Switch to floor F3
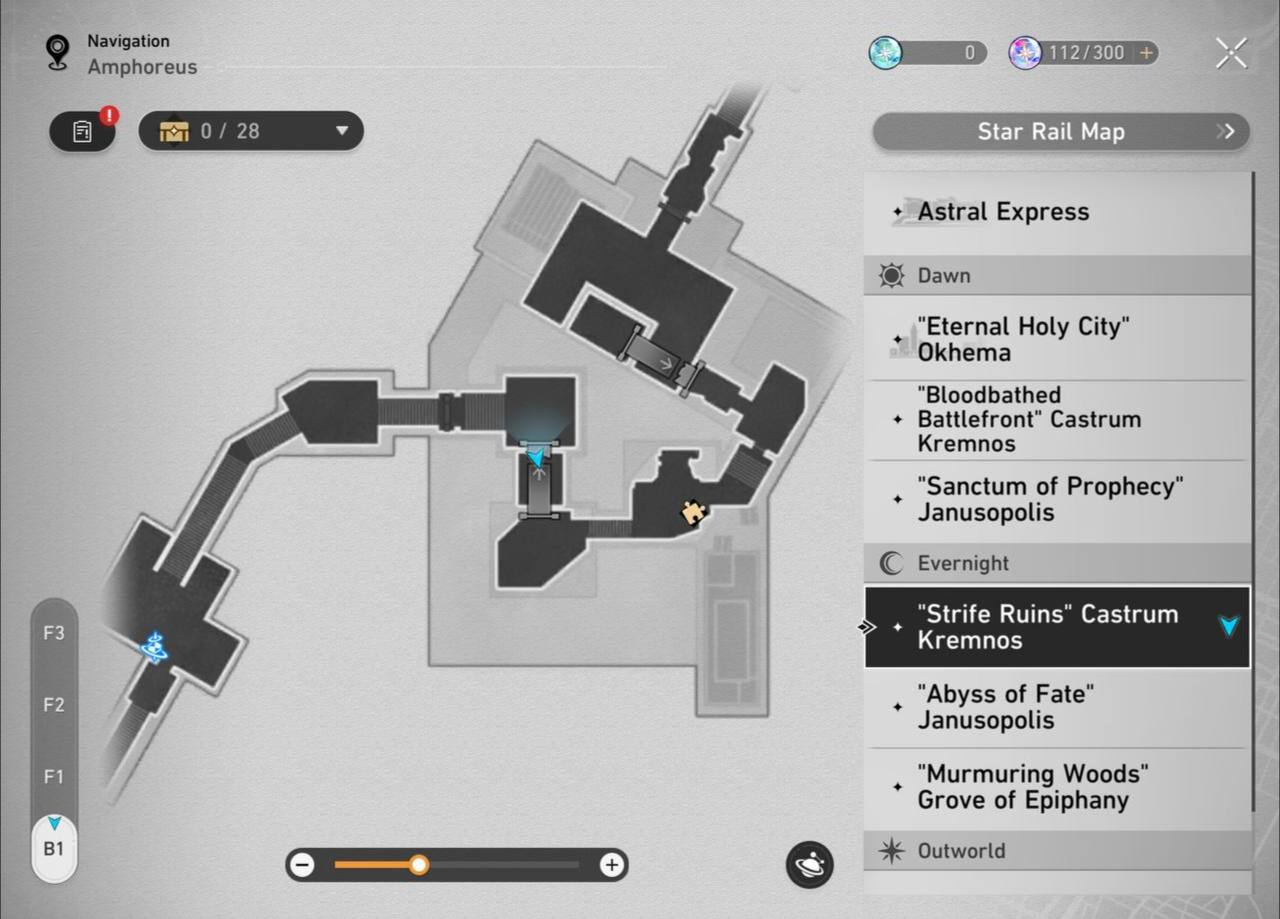The image size is (1280, 919). click(53, 633)
